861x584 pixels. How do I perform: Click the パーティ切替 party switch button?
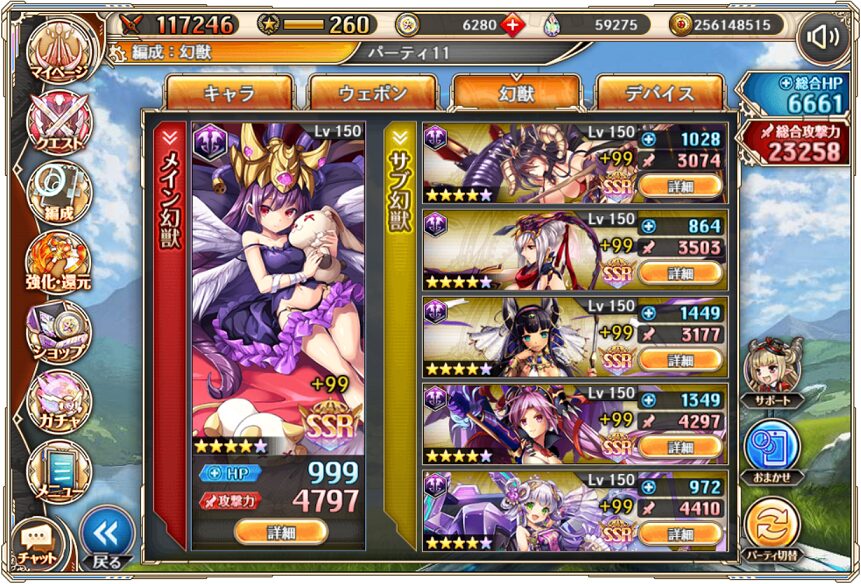point(772,528)
